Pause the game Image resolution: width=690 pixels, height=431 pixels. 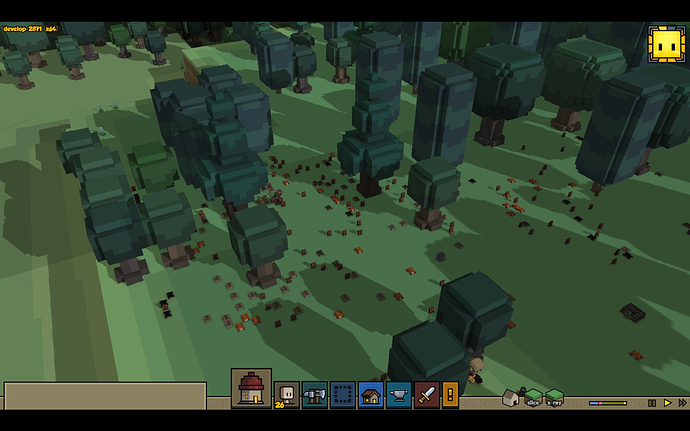pos(652,403)
